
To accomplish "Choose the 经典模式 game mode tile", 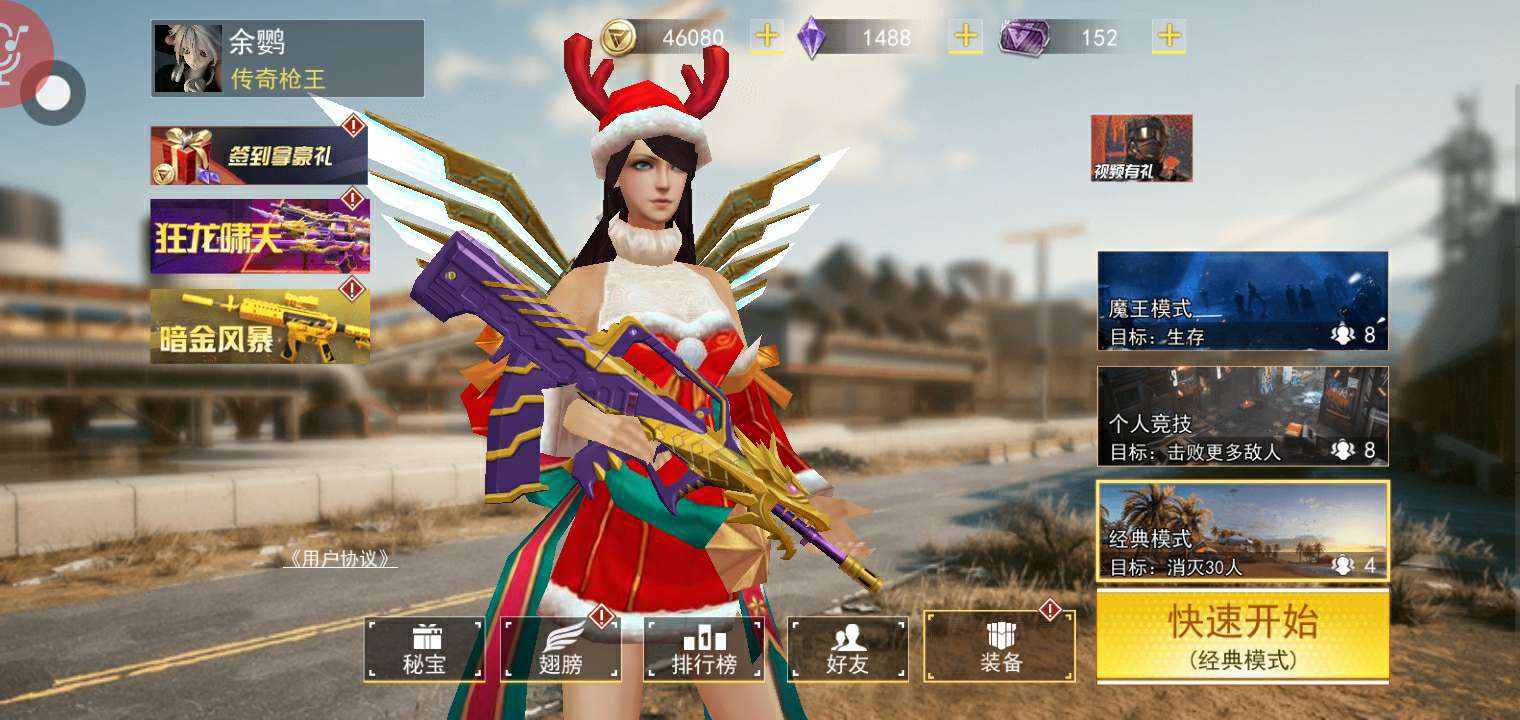I will pyautogui.click(x=1242, y=531).
